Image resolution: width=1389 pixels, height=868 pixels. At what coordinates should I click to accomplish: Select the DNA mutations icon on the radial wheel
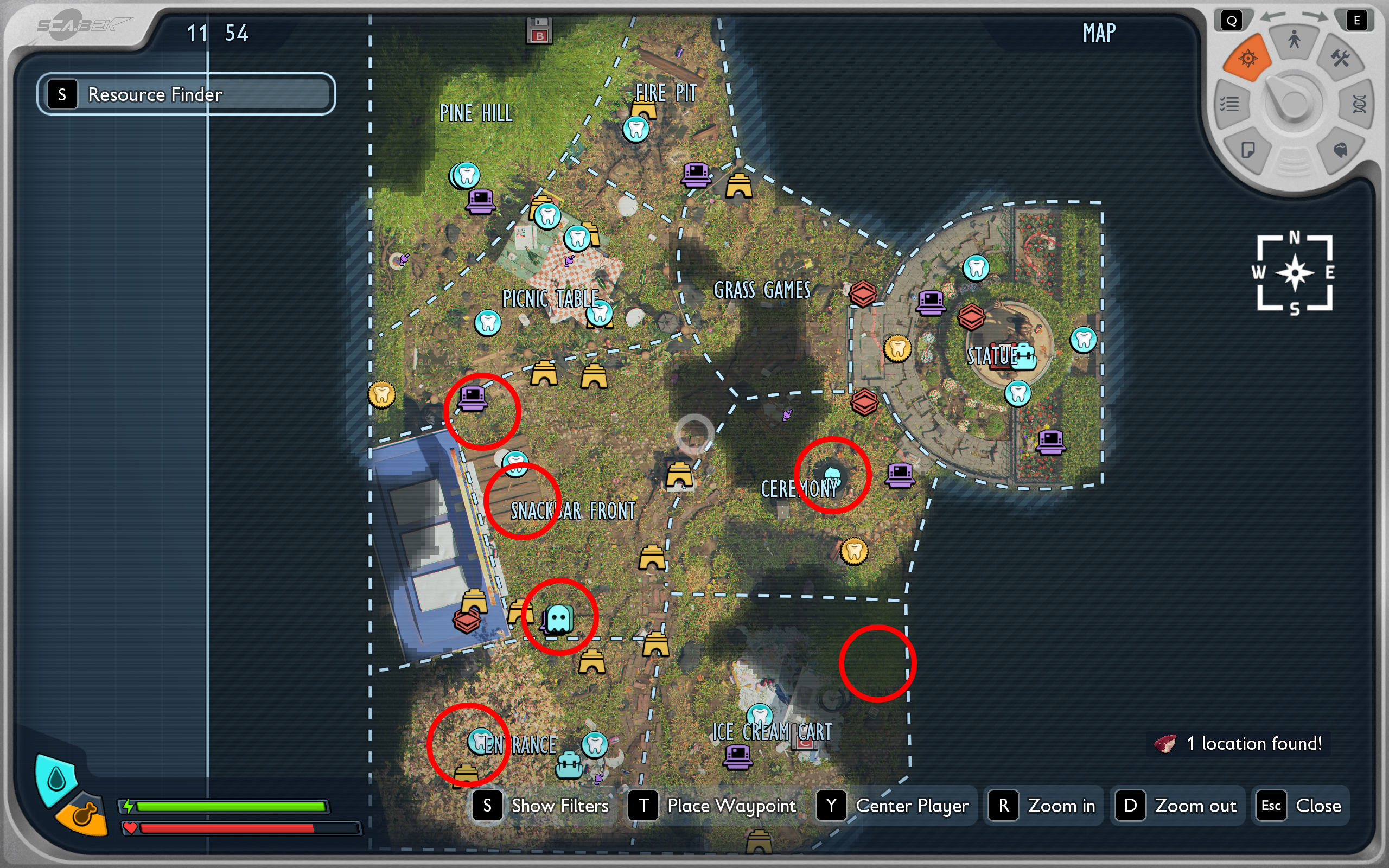point(1359,105)
